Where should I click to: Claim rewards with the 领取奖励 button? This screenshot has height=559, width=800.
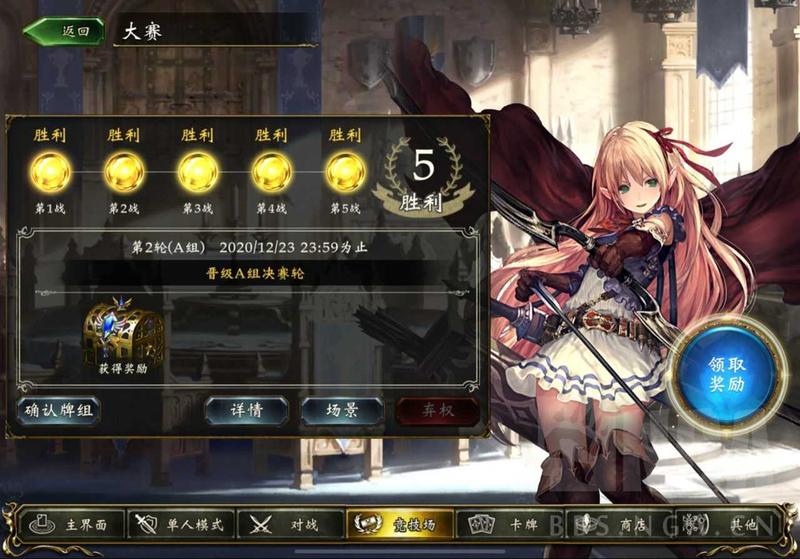pyautogui.click(x=726, y=372)
